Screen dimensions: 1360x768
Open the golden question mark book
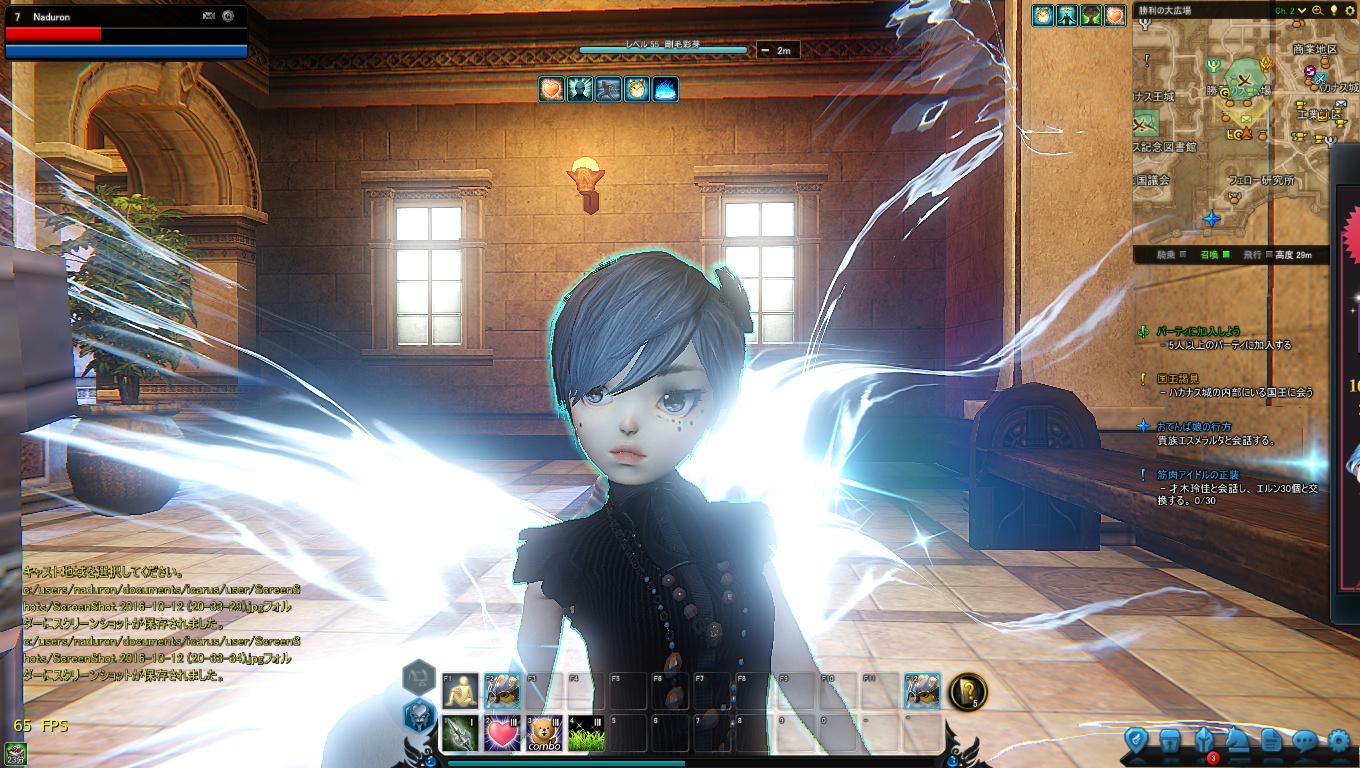click(968, 691)
